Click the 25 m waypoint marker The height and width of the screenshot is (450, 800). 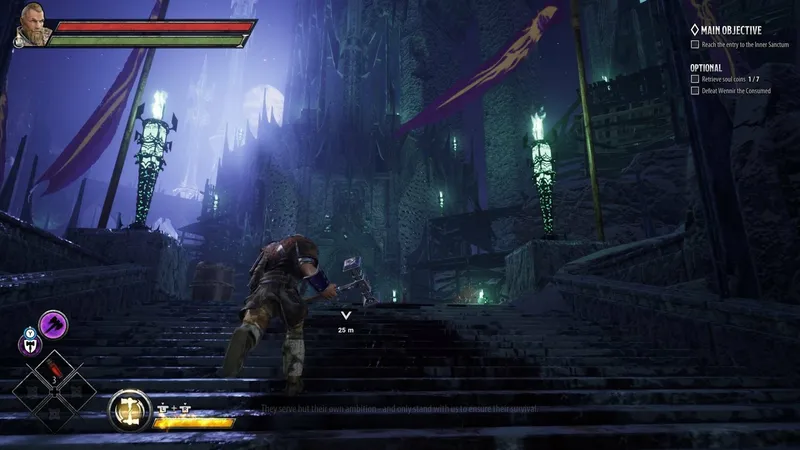pyautogui.click(x=345, y=316)
